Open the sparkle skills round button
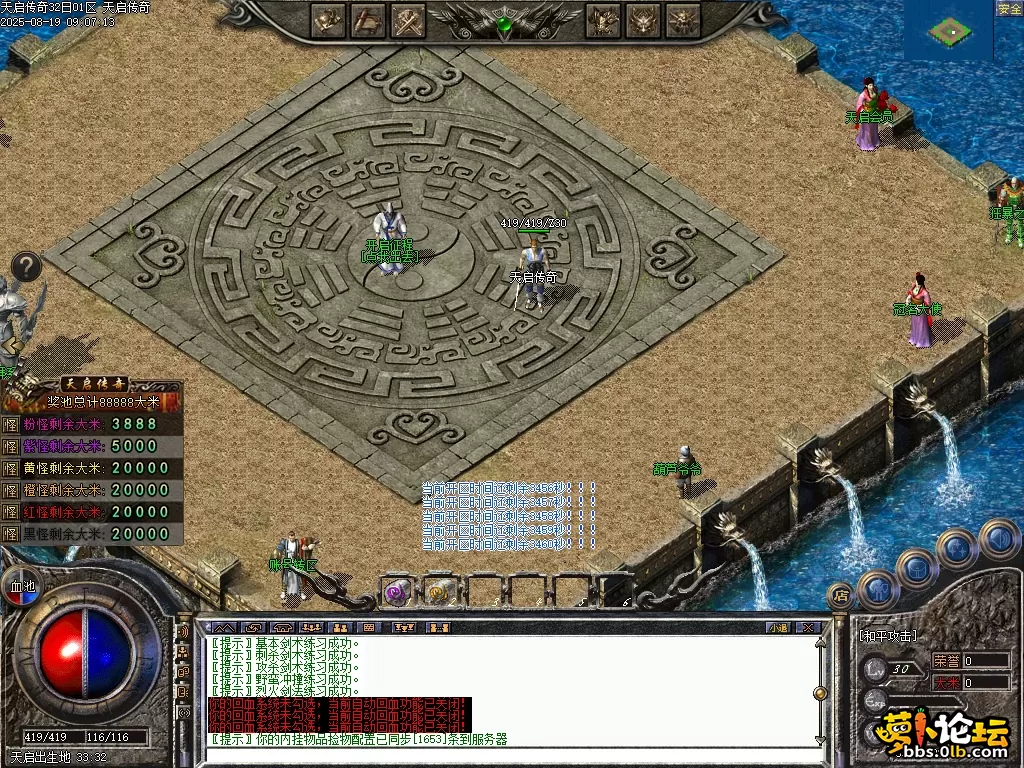 pyautogui.click(x=957, y=547)
